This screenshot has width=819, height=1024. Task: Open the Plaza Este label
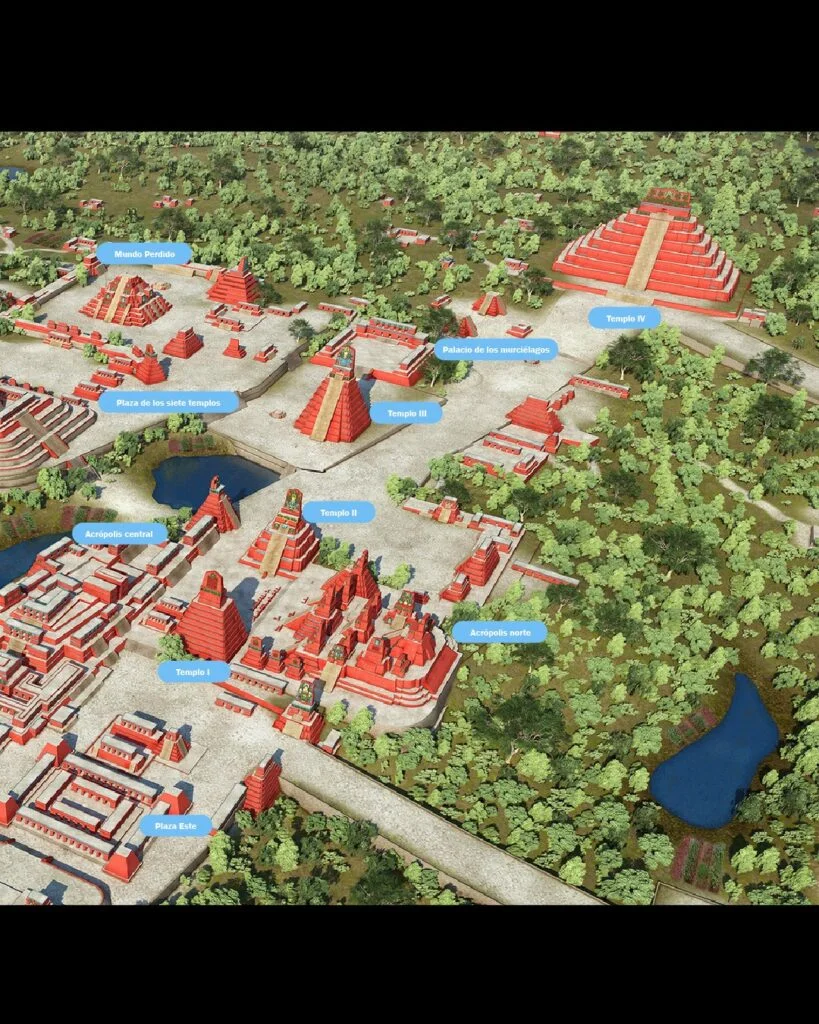click(176, 826)
